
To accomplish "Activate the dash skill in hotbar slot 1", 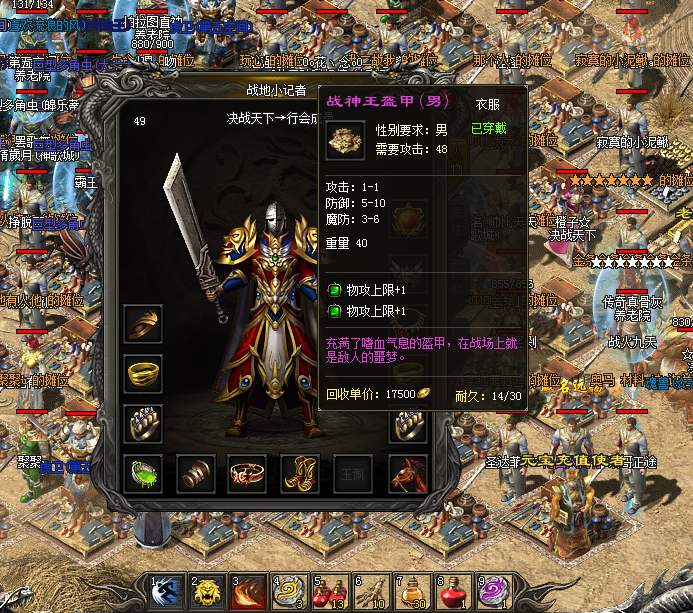I will tap(166, 591).
